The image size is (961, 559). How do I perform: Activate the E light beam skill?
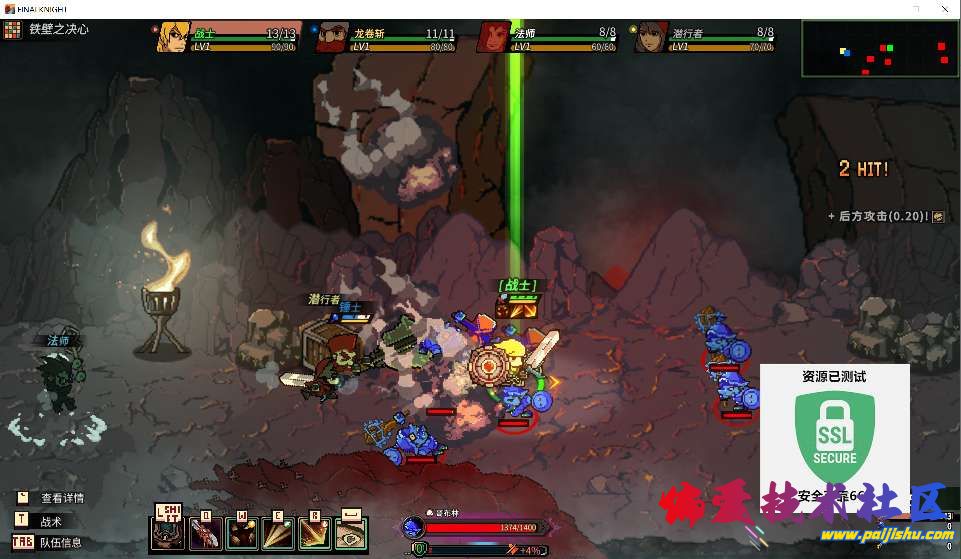(277, 533)
